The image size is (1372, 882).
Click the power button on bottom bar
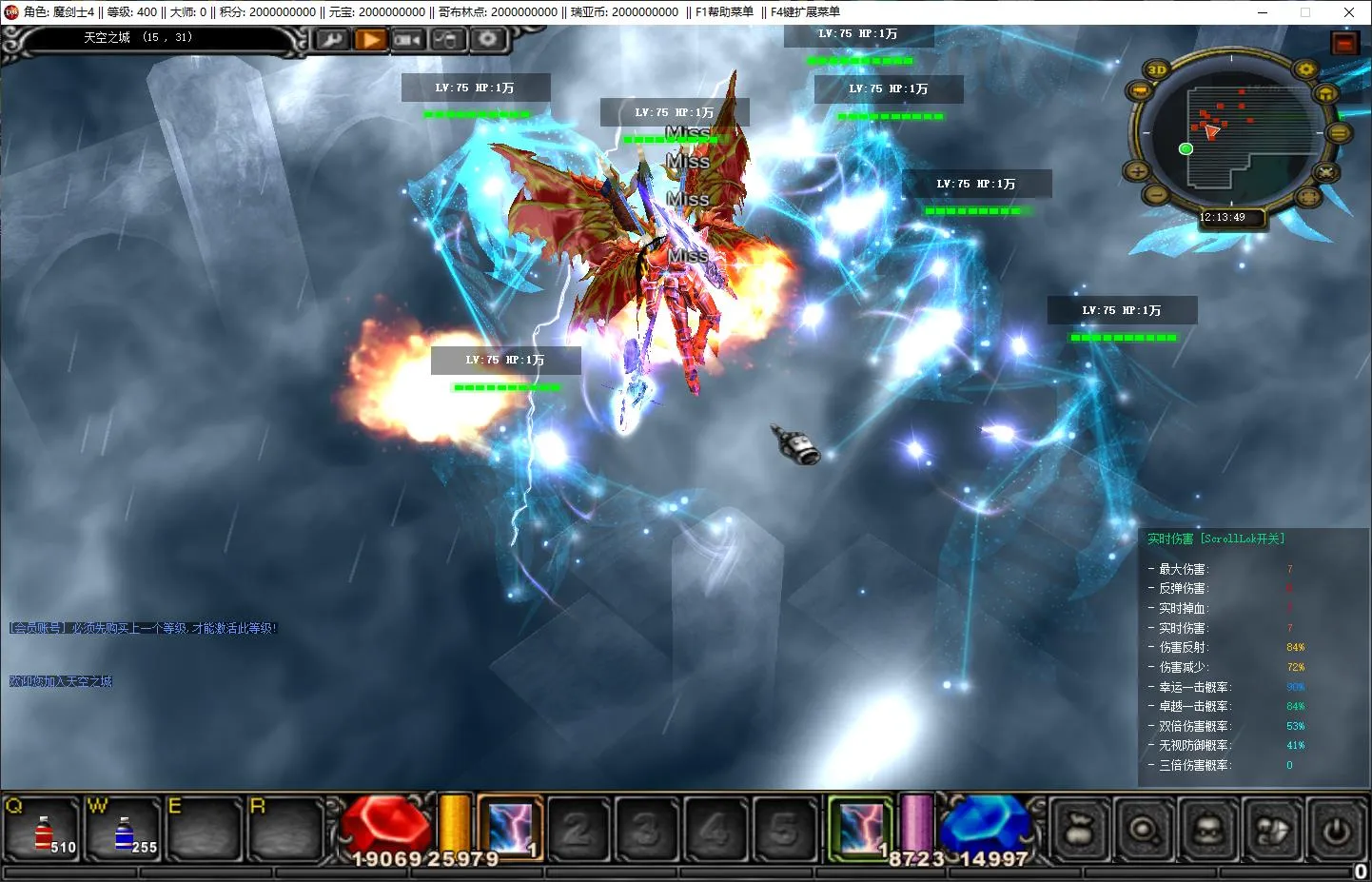[1336, 830]
